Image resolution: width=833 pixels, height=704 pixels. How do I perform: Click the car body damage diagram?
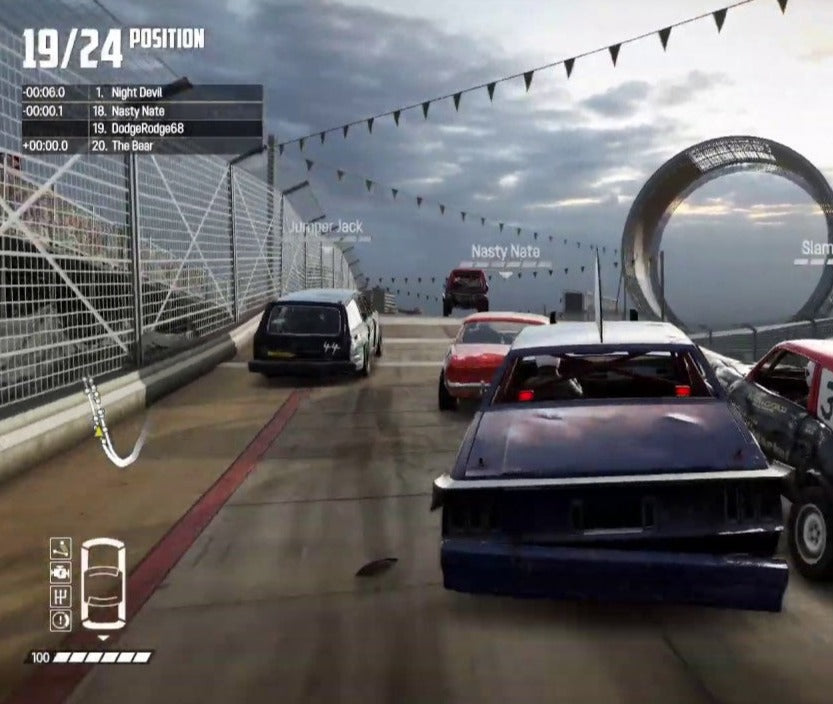tap(103, 584)
